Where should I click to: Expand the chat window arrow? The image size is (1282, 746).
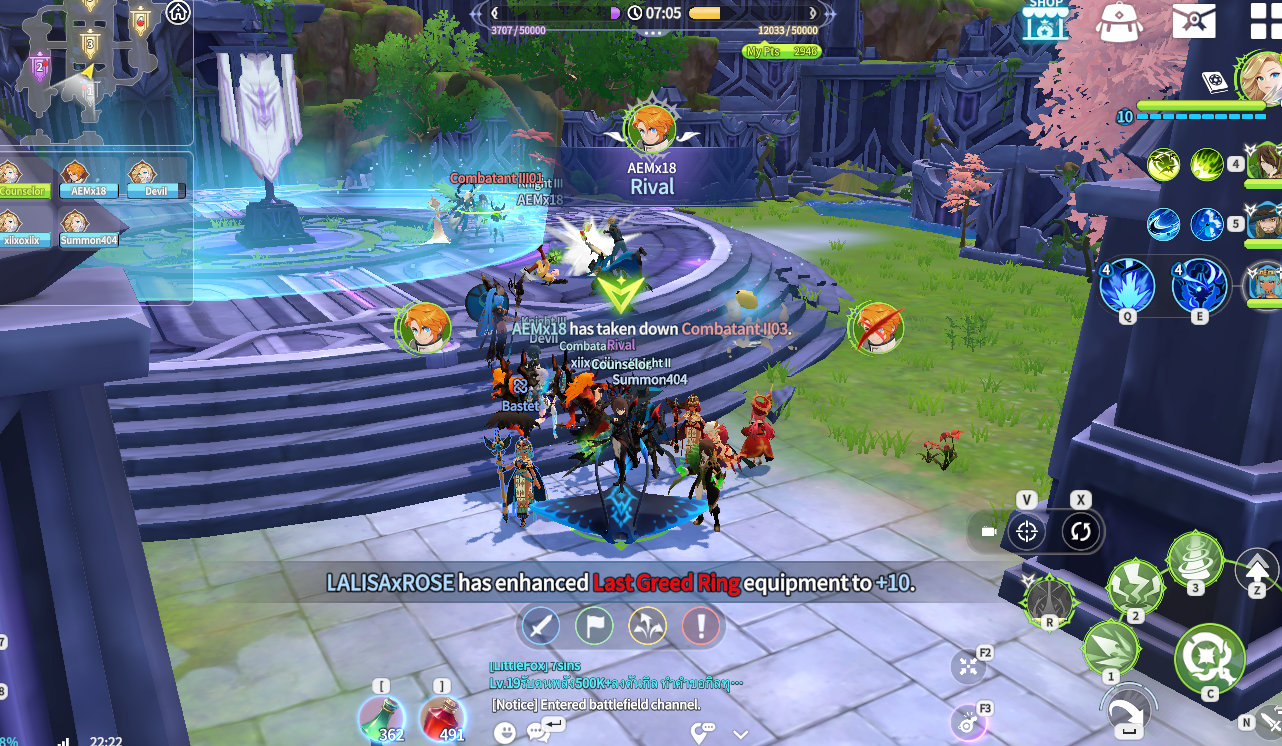click(x=741, y=733)
